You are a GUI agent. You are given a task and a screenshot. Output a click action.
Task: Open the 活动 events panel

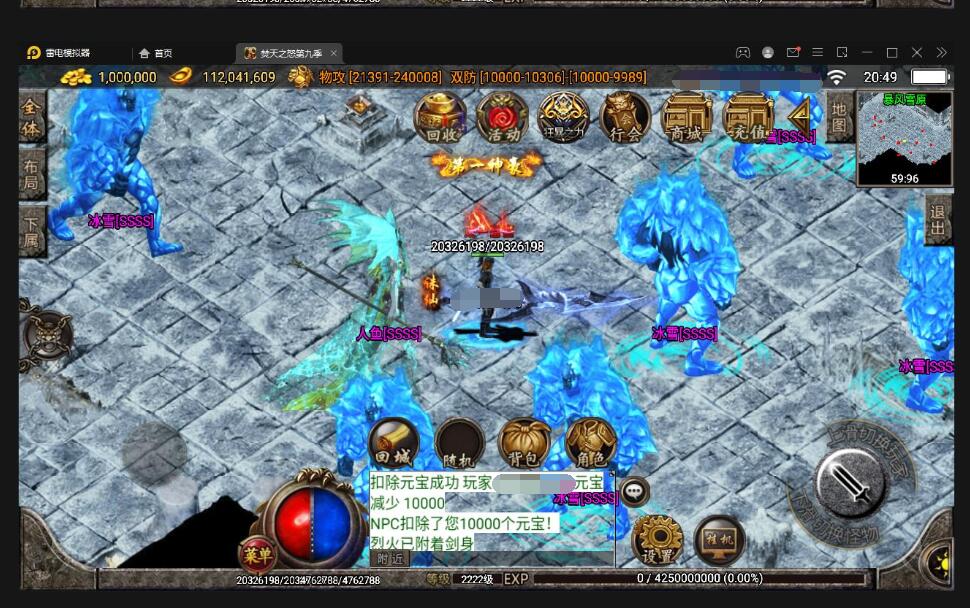(501, 117)
